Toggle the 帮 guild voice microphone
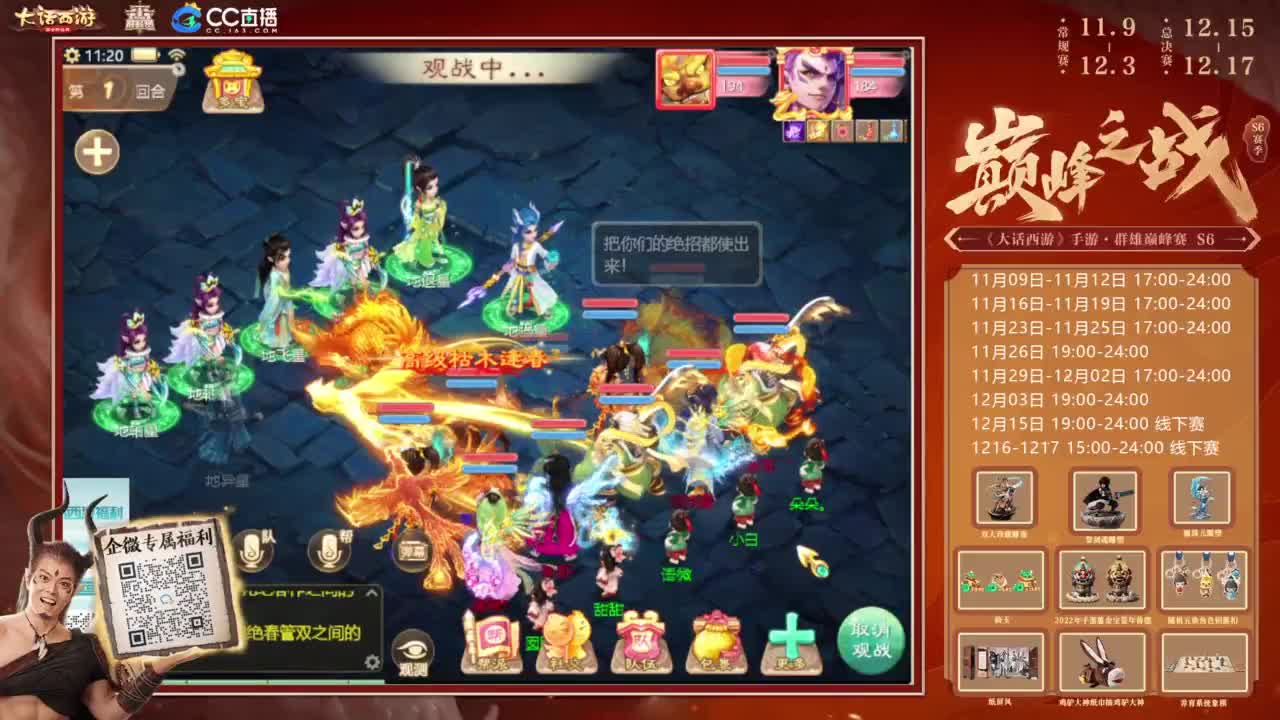Viewport: 1280px width, 720px height. pyautogui.click(x=330, y=549)
